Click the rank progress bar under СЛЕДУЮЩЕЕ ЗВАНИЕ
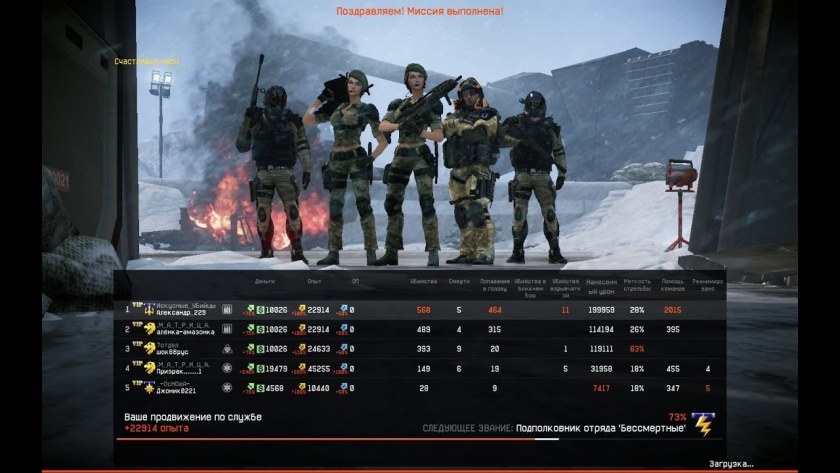840x473 pixels. click(x=552, y=438)
